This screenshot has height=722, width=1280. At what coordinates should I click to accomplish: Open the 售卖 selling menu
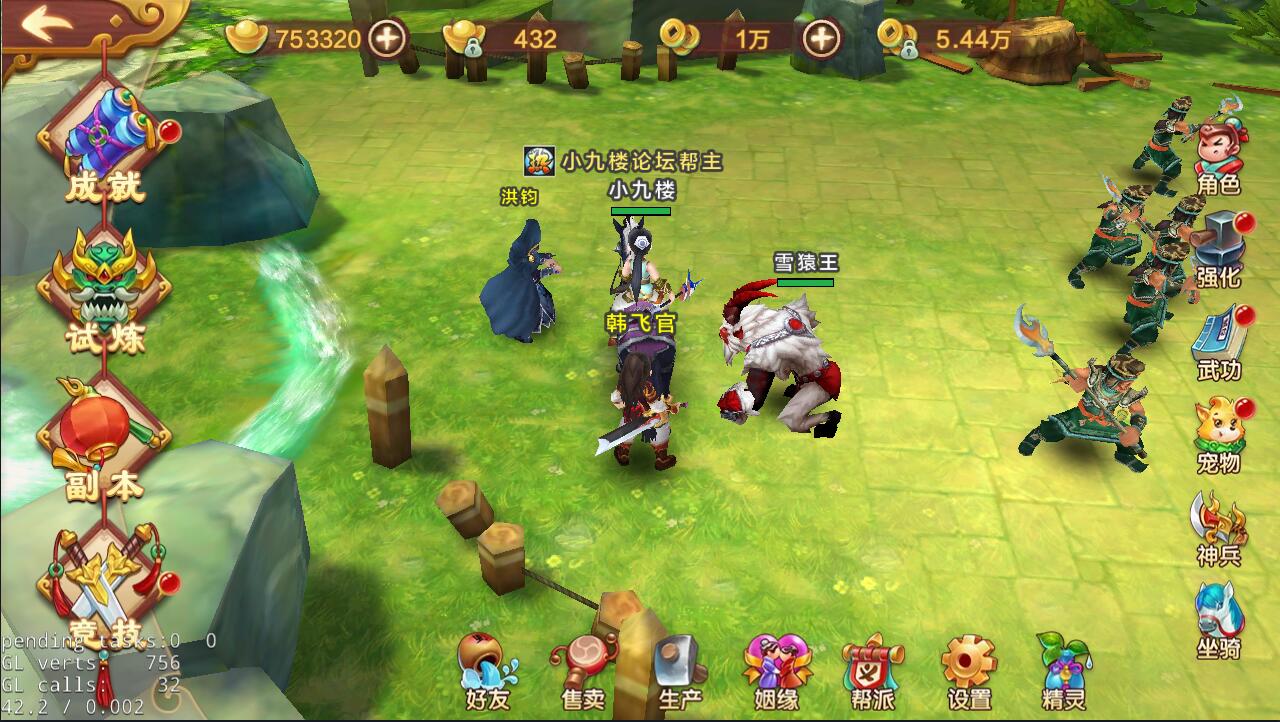coord(582,670)
